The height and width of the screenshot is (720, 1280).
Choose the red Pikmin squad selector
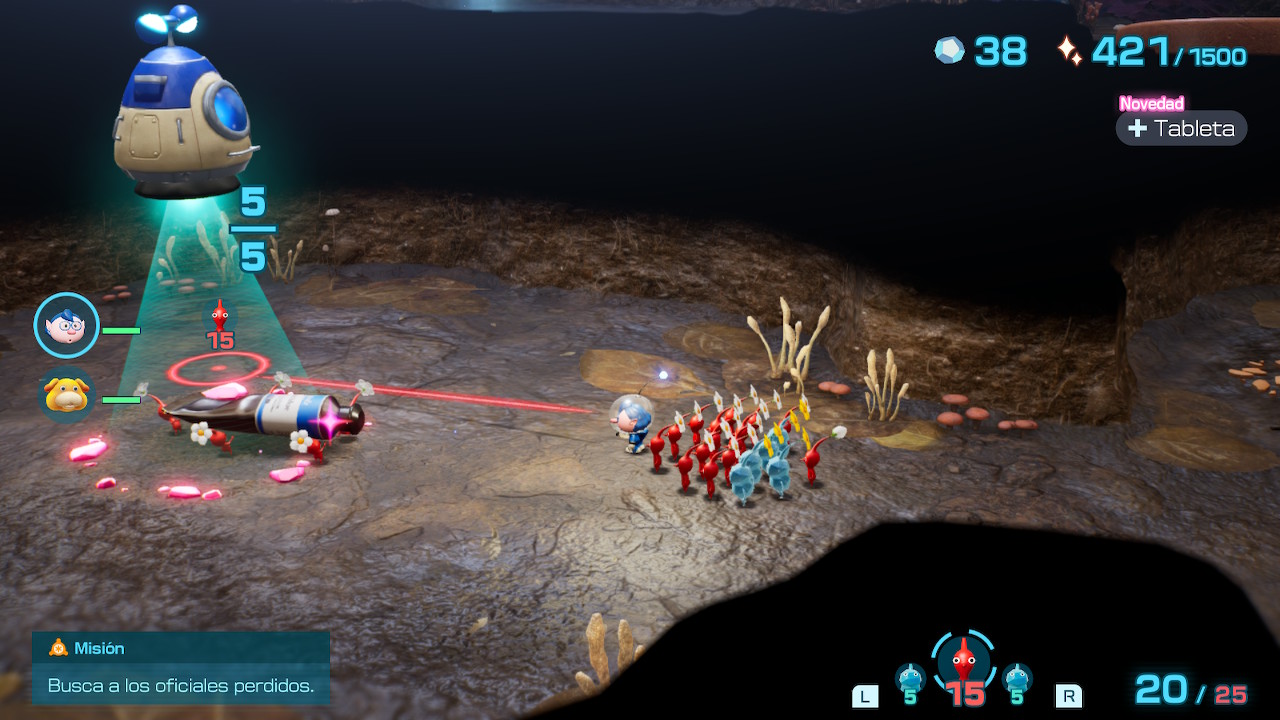(x=963, y=662)
